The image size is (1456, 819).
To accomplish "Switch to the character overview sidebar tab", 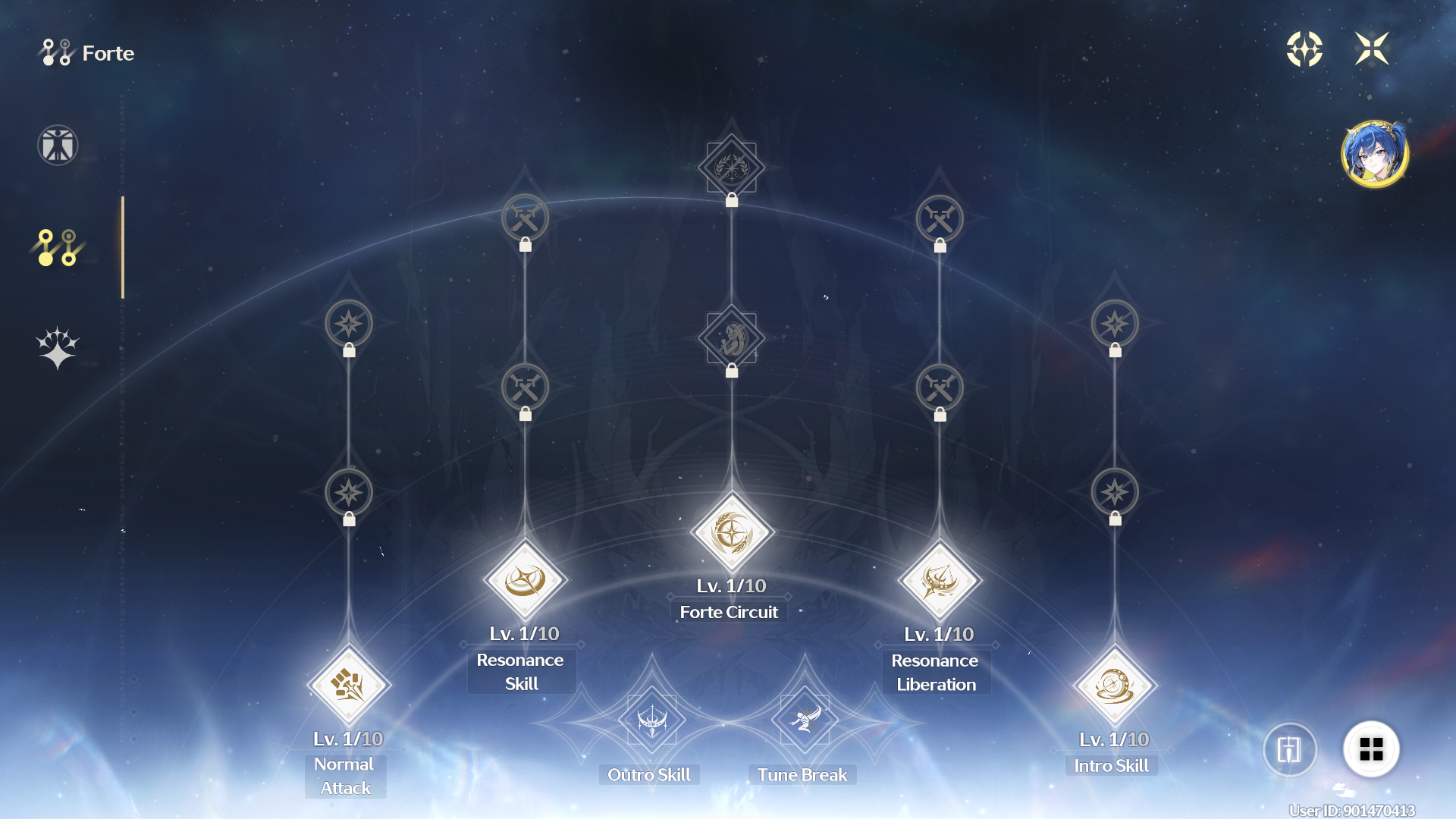I will (x=57, y=146).
